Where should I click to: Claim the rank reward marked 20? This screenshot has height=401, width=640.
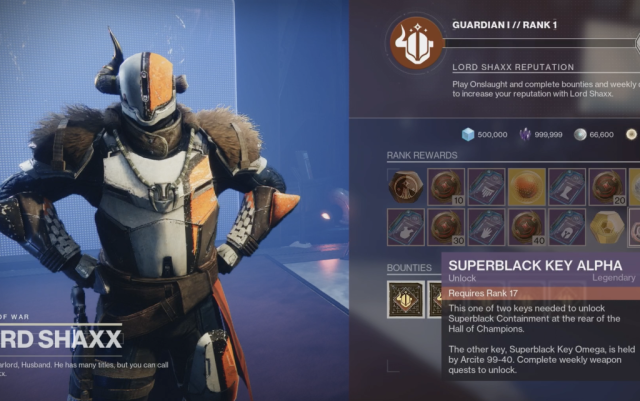tap(607, 186)
